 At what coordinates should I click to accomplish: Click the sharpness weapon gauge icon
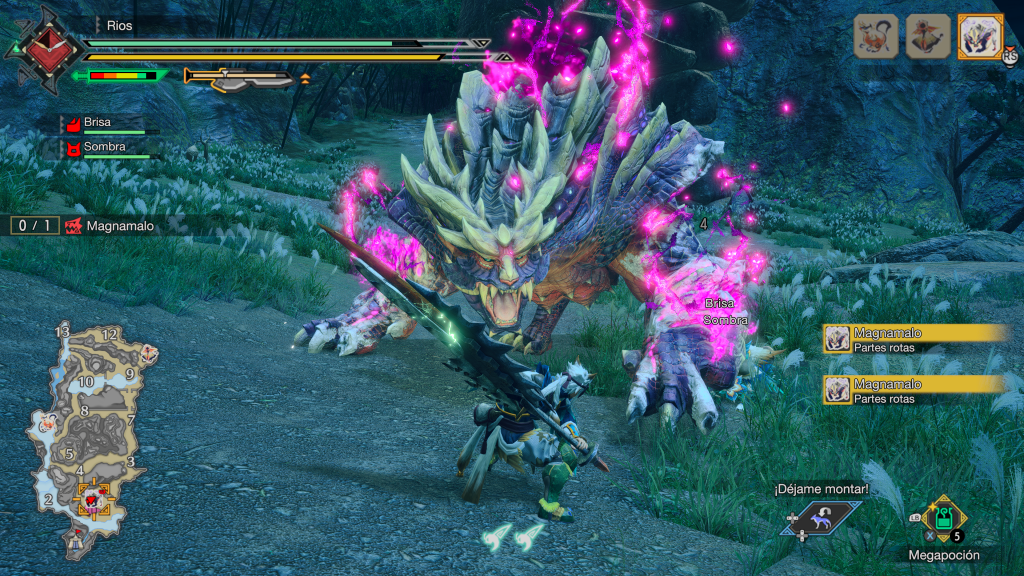pos(240,77)
